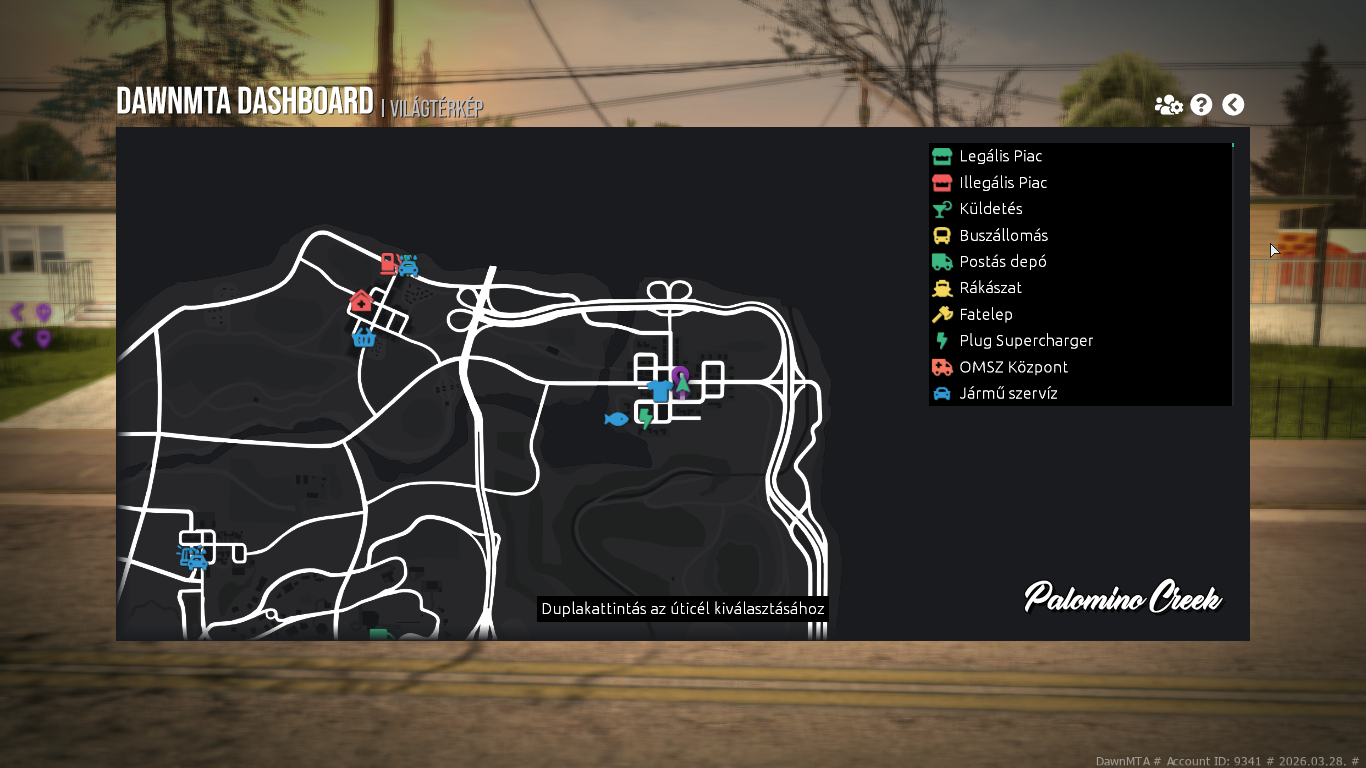Select the red hospital house map marker
The height and width of the screenshot is (768, 1366).
point(361,301)
